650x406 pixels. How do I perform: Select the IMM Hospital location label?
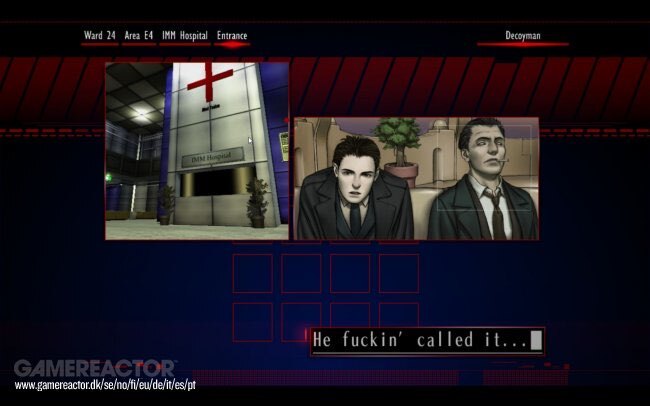[x=185, y=36]
